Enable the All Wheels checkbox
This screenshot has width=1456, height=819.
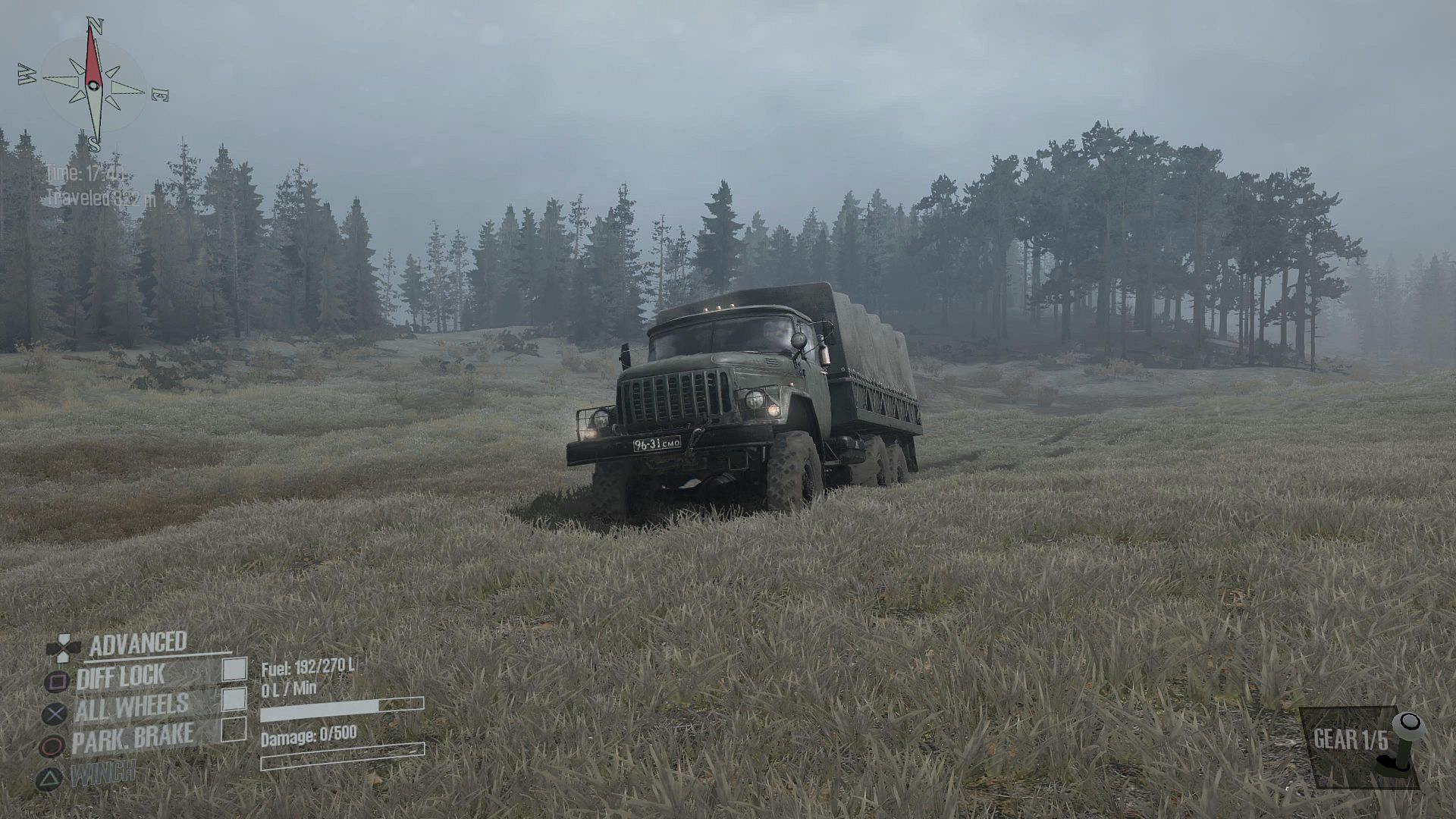click(234, 699)
